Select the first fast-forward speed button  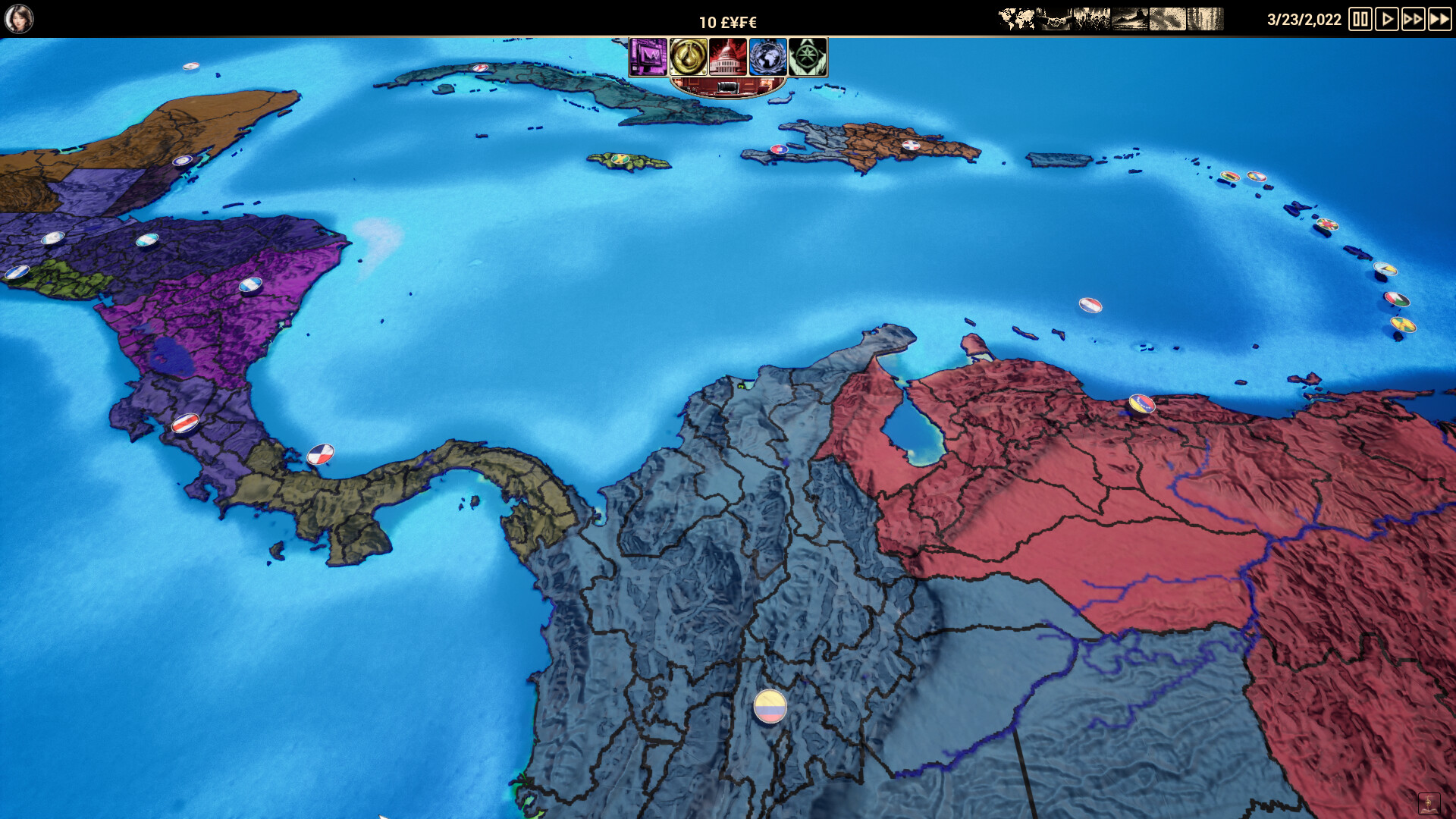(x=1412, y=19)
